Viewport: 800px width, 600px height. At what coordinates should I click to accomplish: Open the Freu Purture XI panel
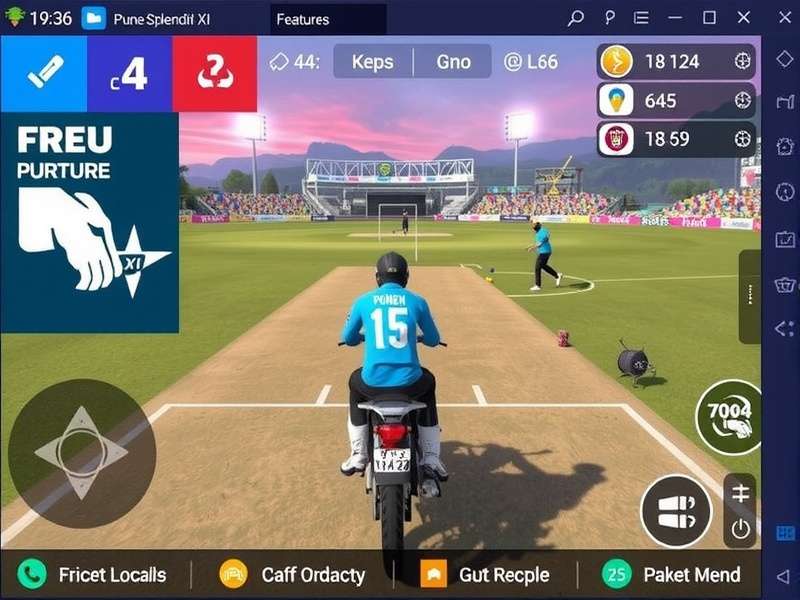point(89,222)
